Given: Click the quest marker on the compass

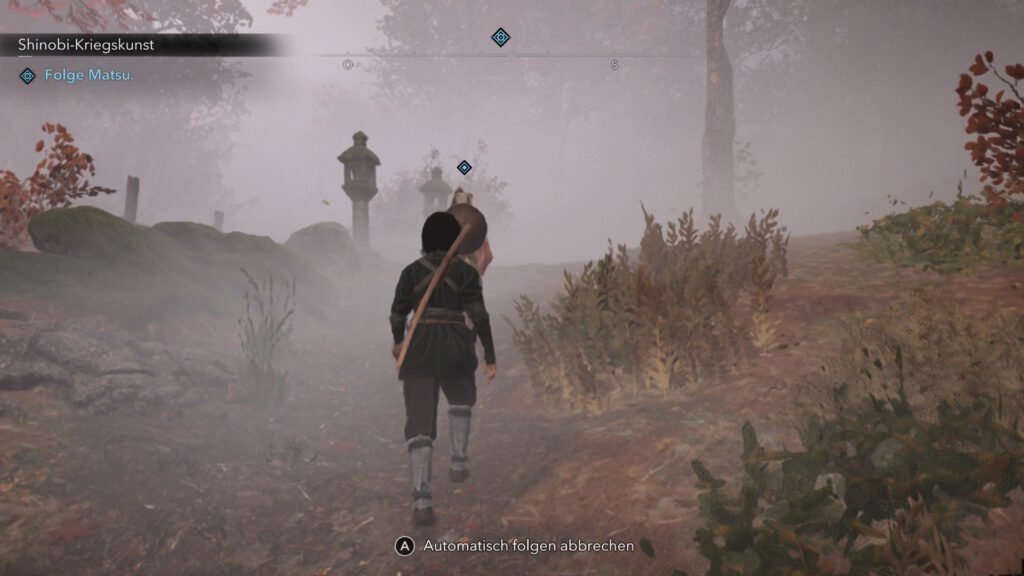Looking at the screenshot, I should 501,38.
